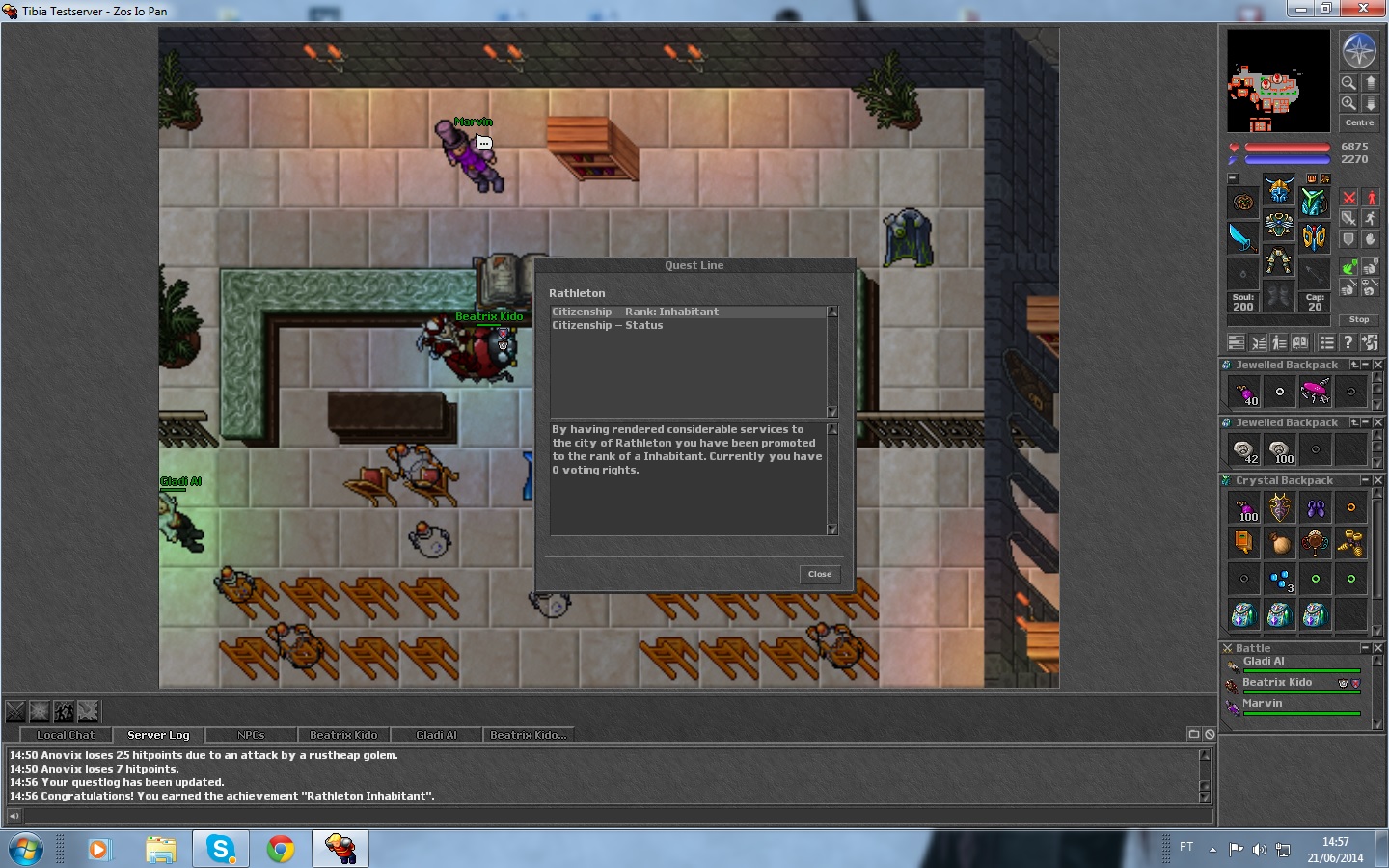Open the NPCs chat tab
Viewport: 1389px width, 868px height.
[251, 735]
